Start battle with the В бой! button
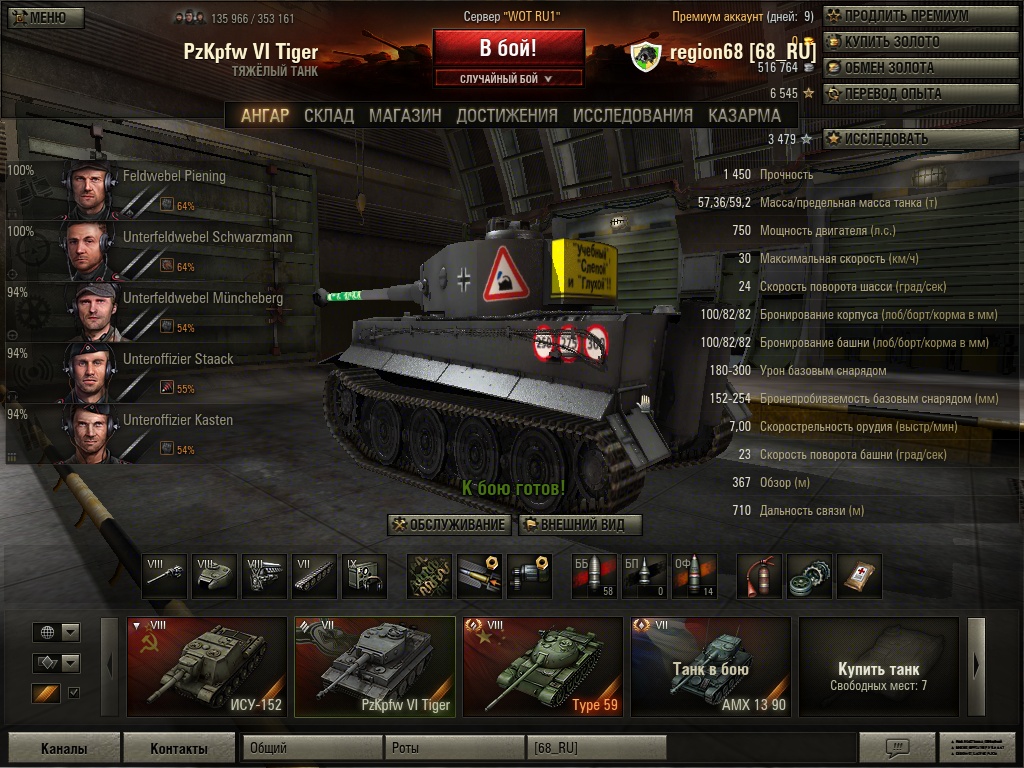 coord(508,48)
